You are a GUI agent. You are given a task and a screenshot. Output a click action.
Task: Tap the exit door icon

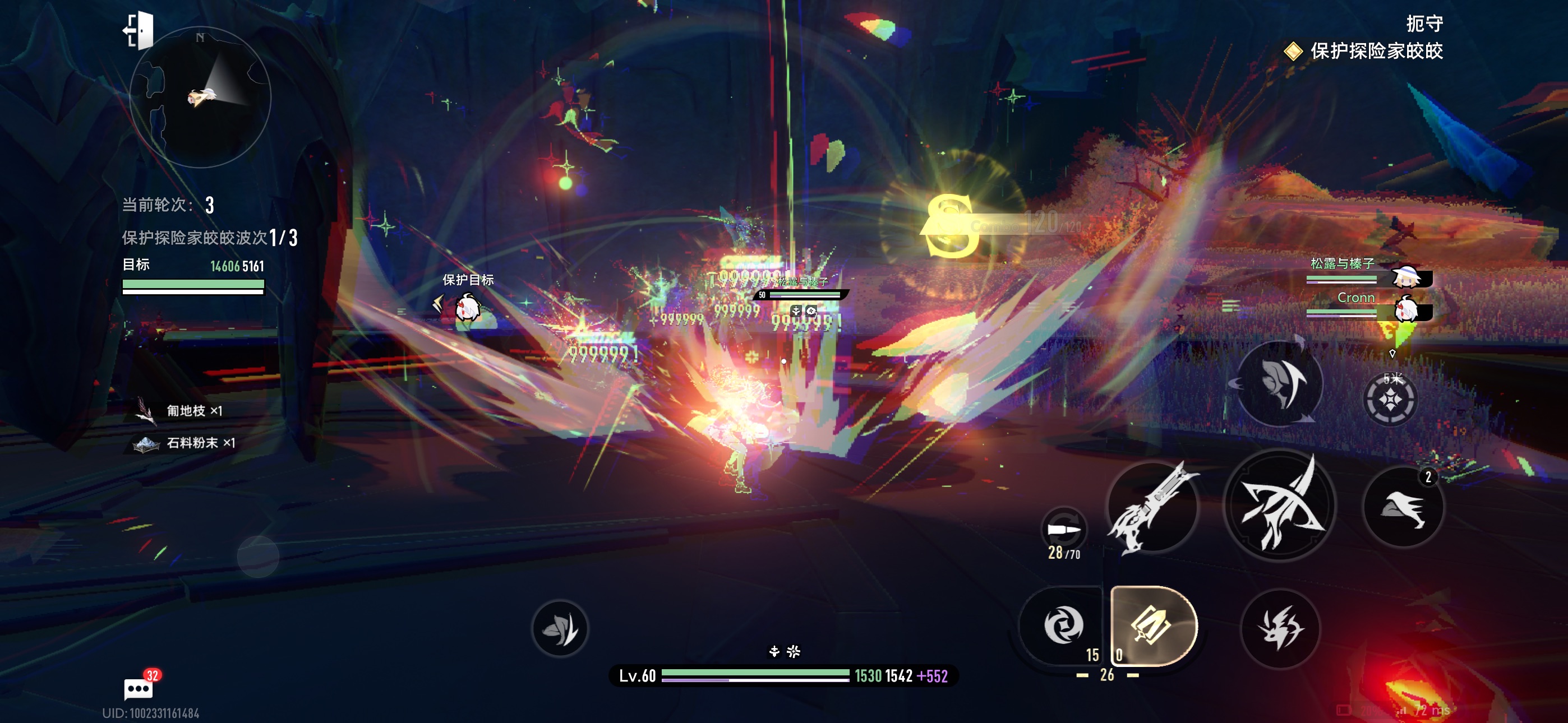[140, 30]
